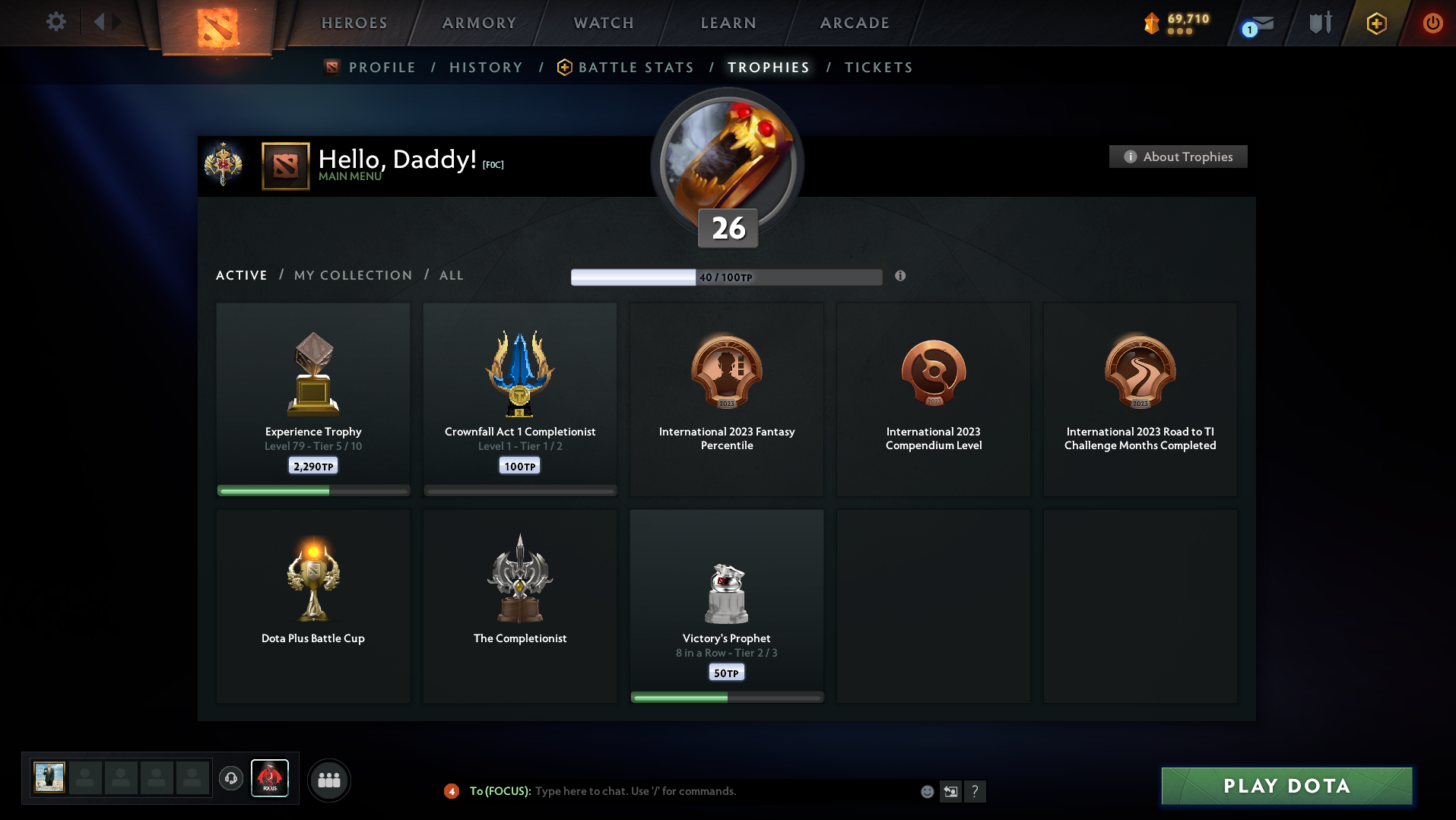Click the power button to exit Dota
This screenshot has height=820, width=1456.
tap(1432, 23)
